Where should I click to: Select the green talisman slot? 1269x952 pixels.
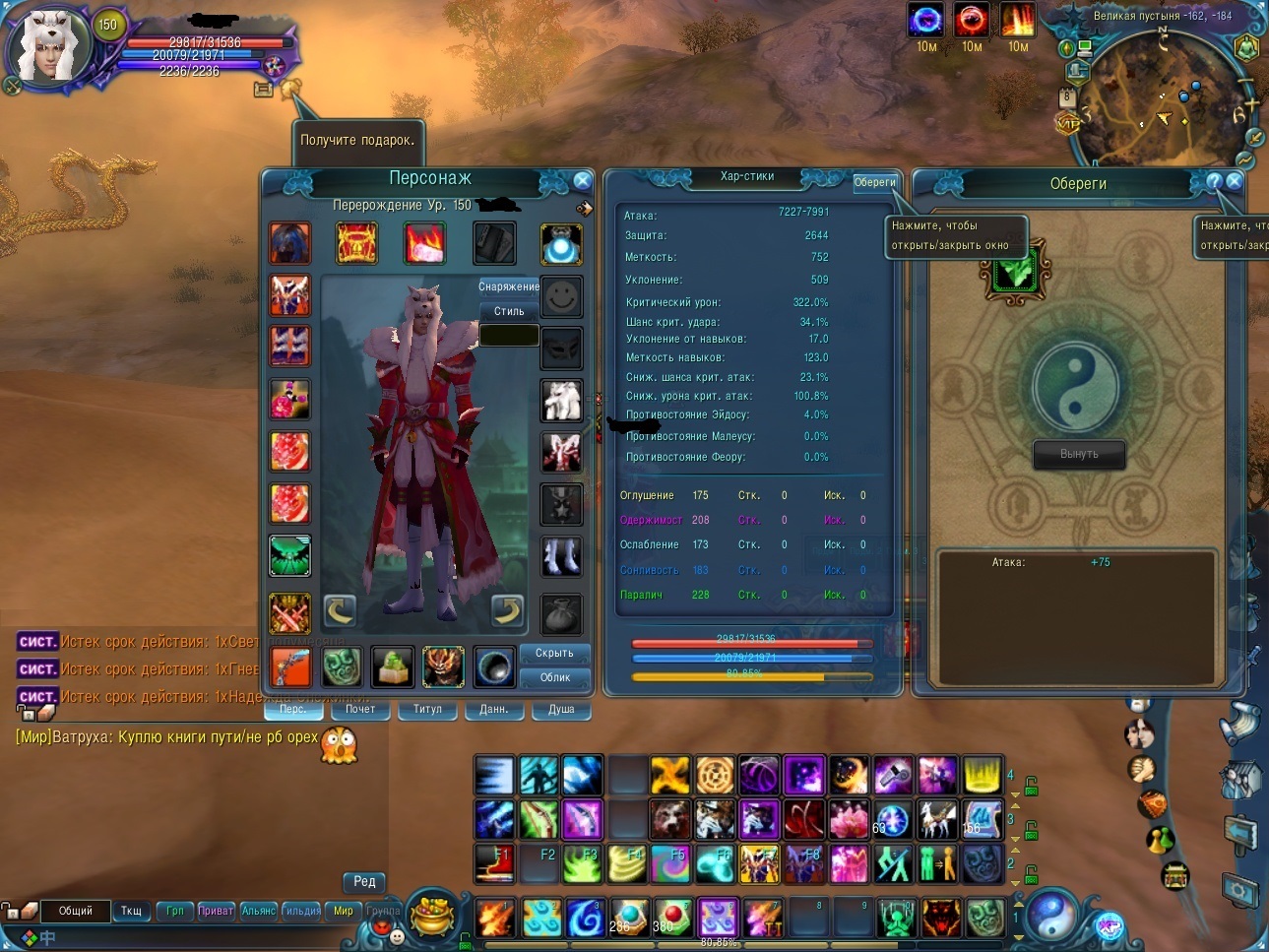(x=1014, y=273)
